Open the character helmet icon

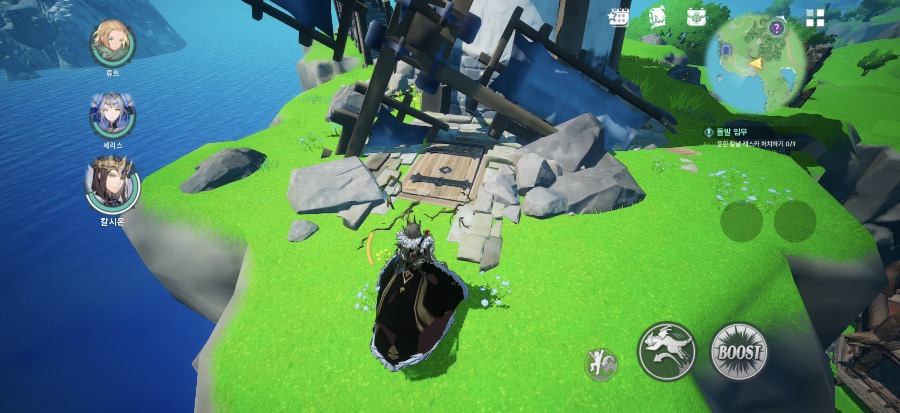[x=657, y=17]
